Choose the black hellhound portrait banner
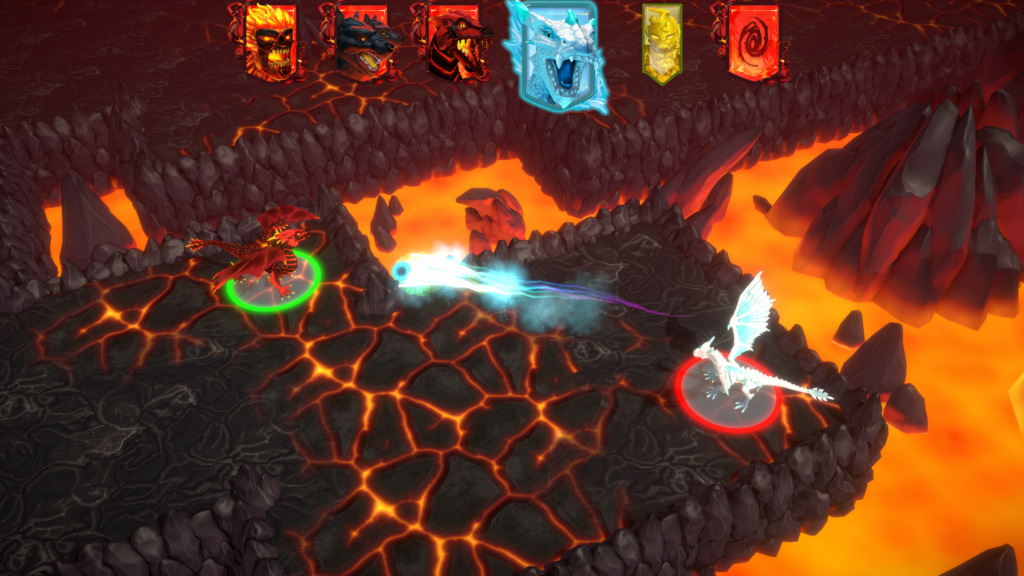Screen dimensions: 1024x576 (x=360, y=42)
